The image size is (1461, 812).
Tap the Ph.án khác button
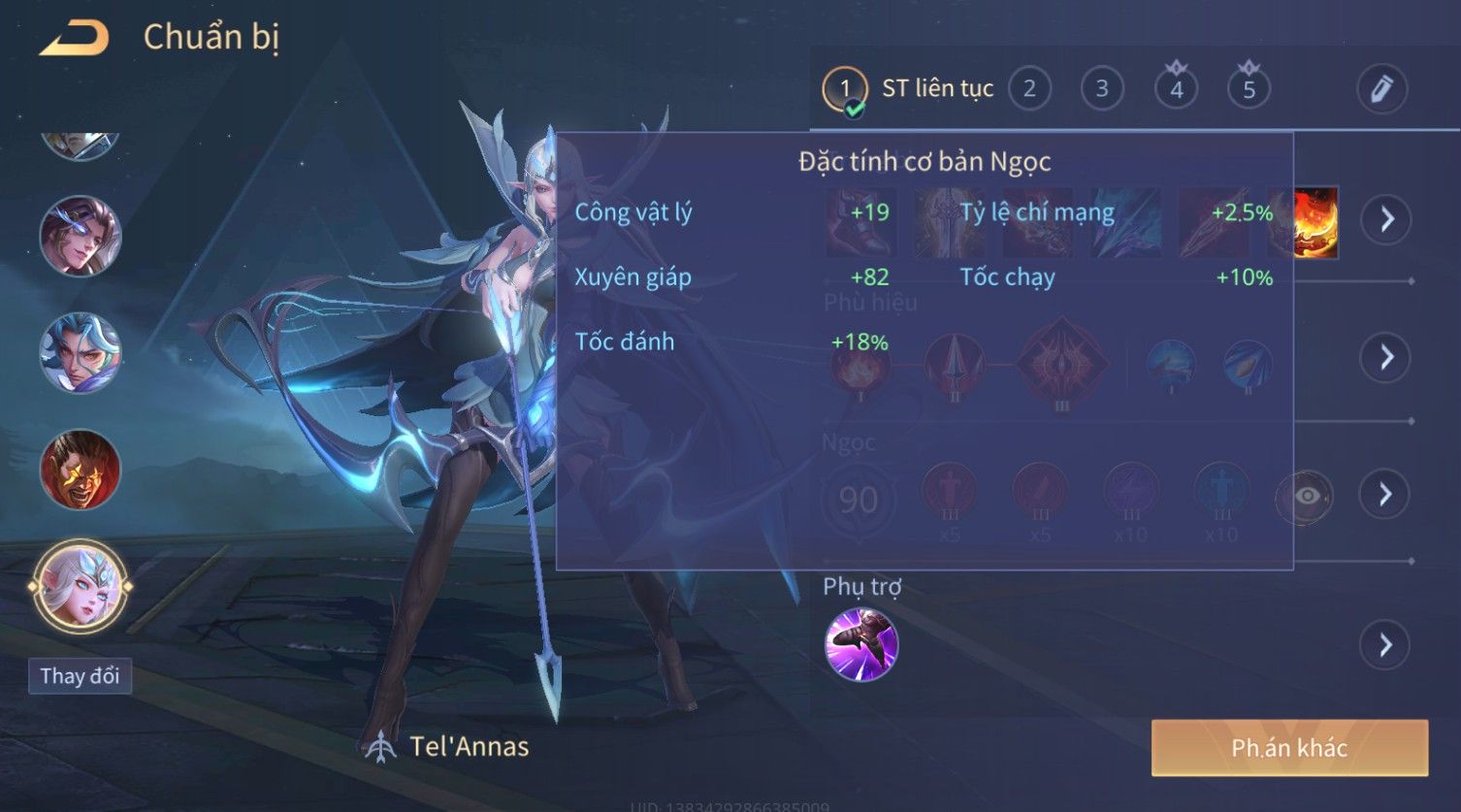point(1289,748)
